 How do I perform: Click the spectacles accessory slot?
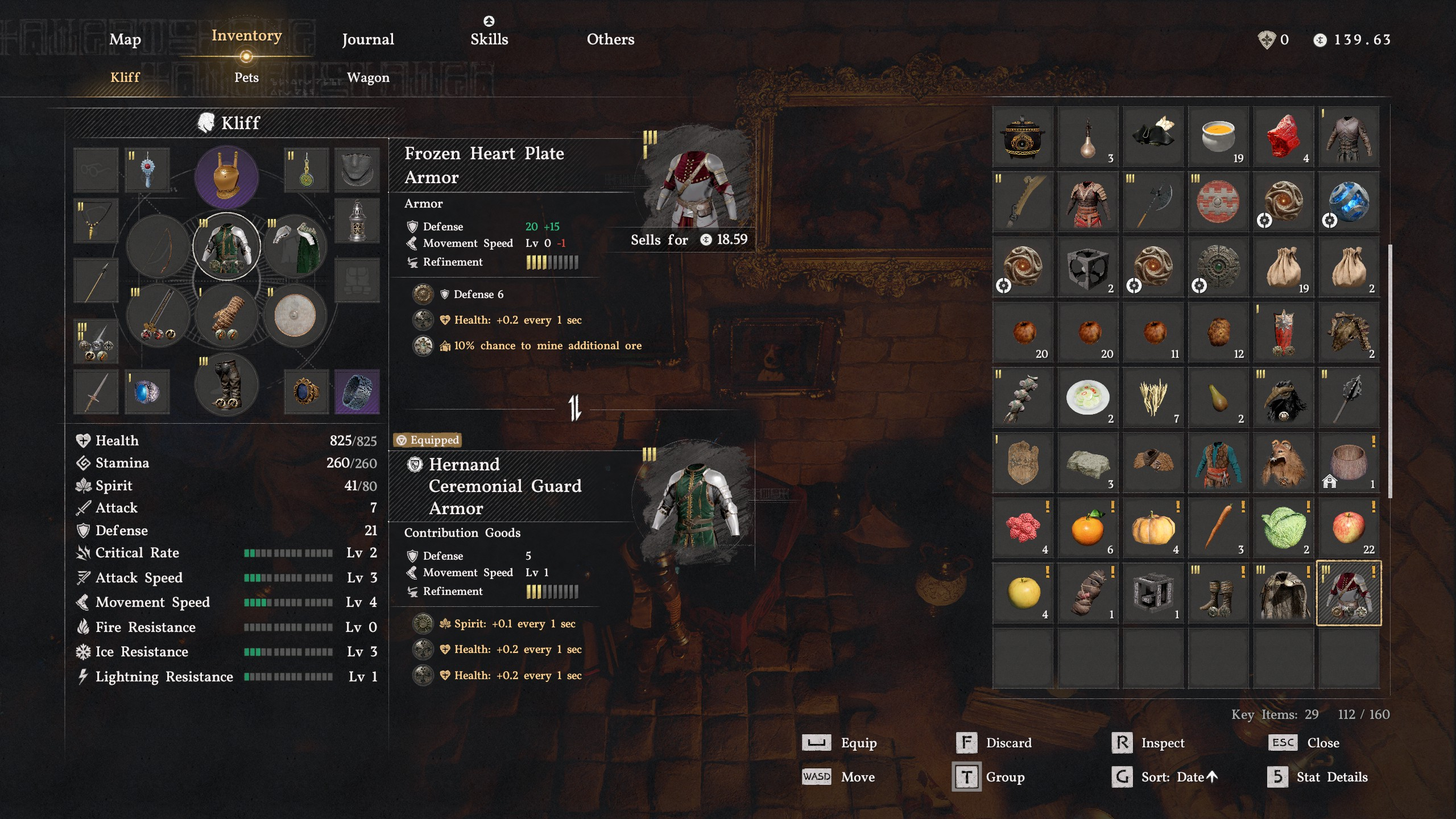tap(95, 169)
